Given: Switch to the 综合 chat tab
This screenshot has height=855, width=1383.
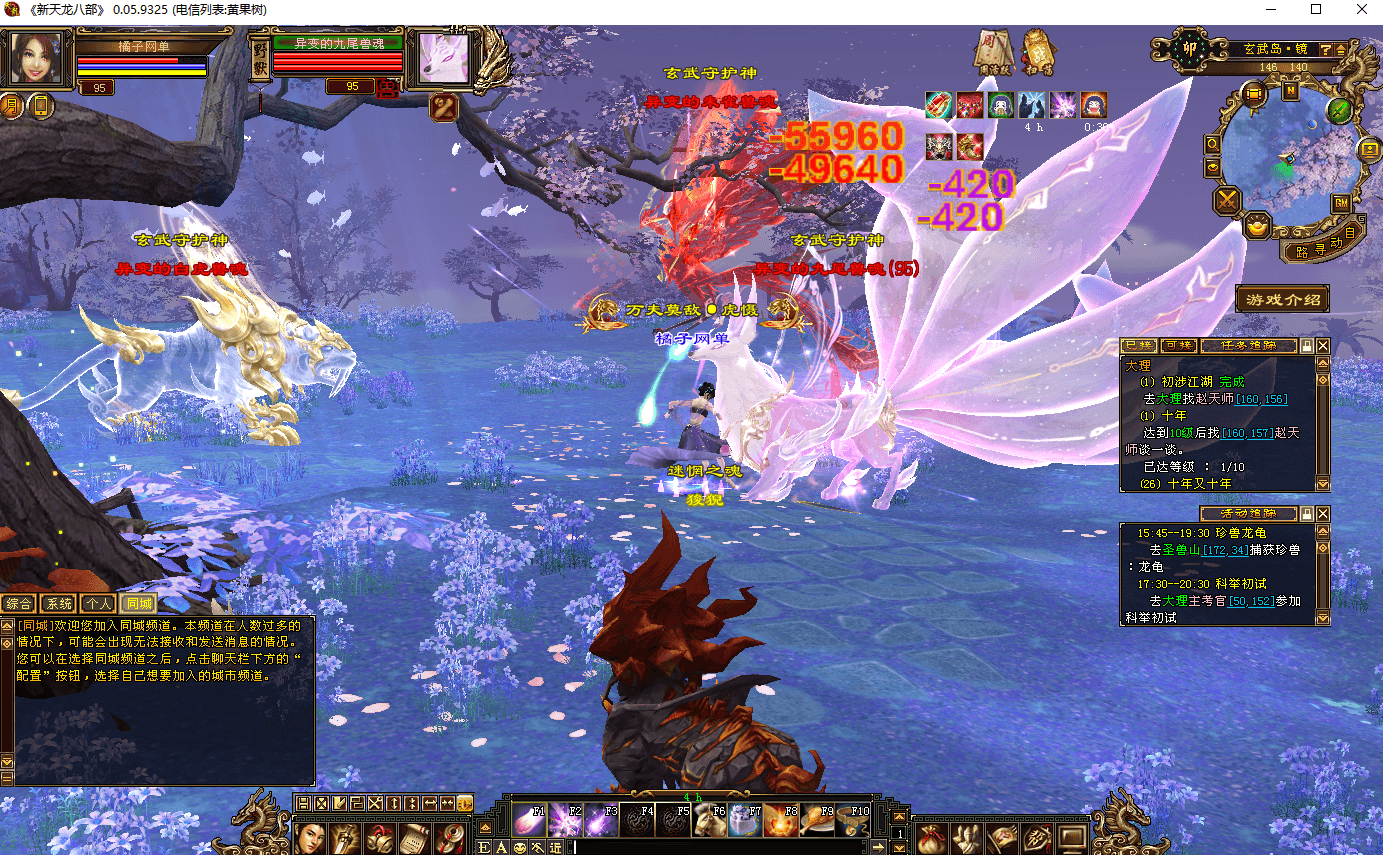Looking at the screenshot, I should [x=18, y=603].
